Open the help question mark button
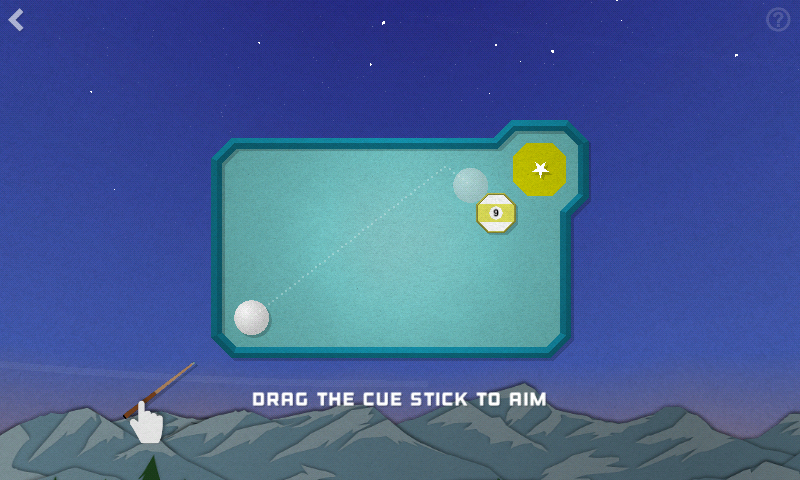This screenshot has width=800, height=480. [x=777, y=20]
